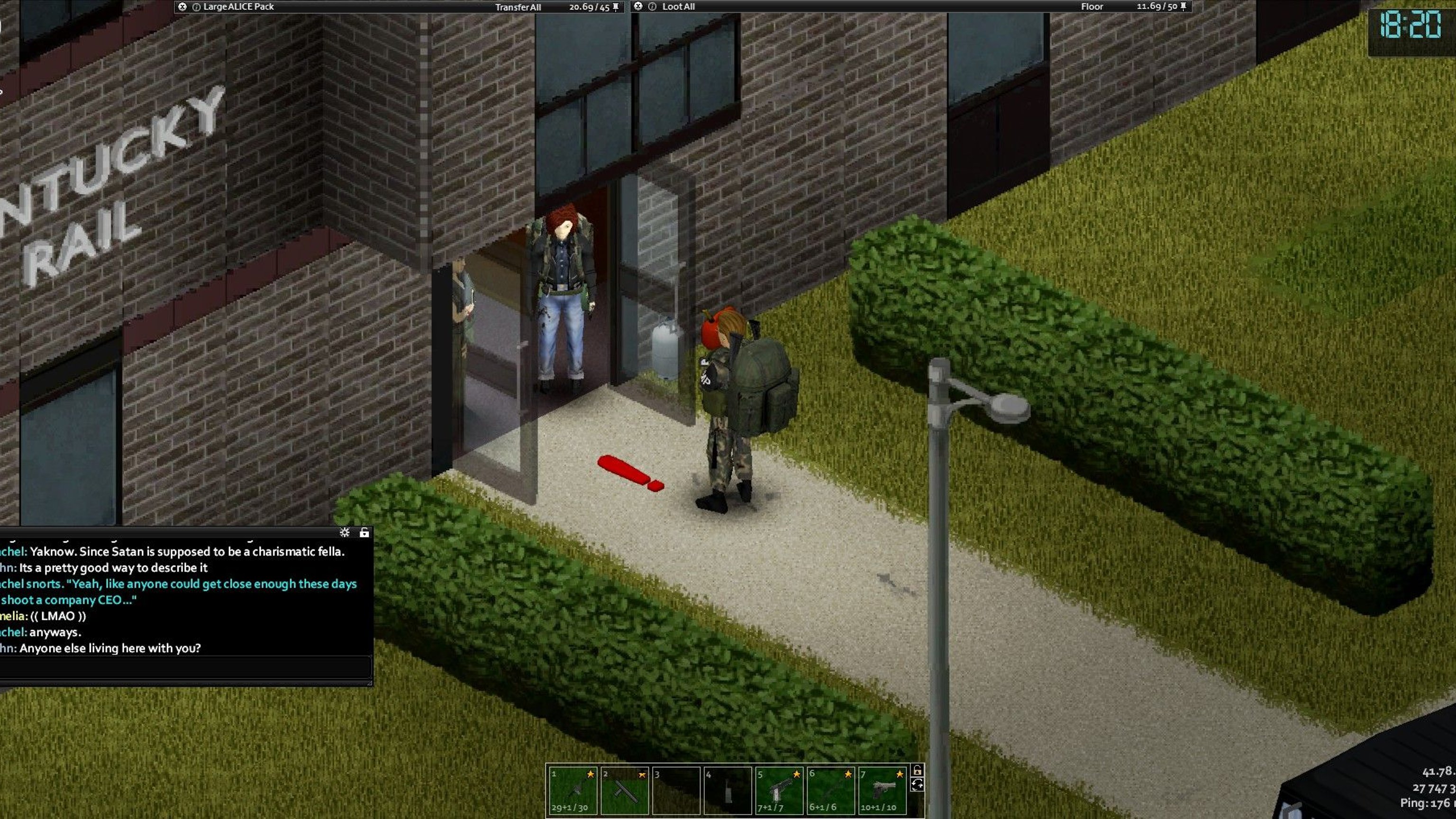The height and width of the screenshot is (819, 1456).
Task: Close the loot panel
Action: pyautogui.click(x=638, y=6)
